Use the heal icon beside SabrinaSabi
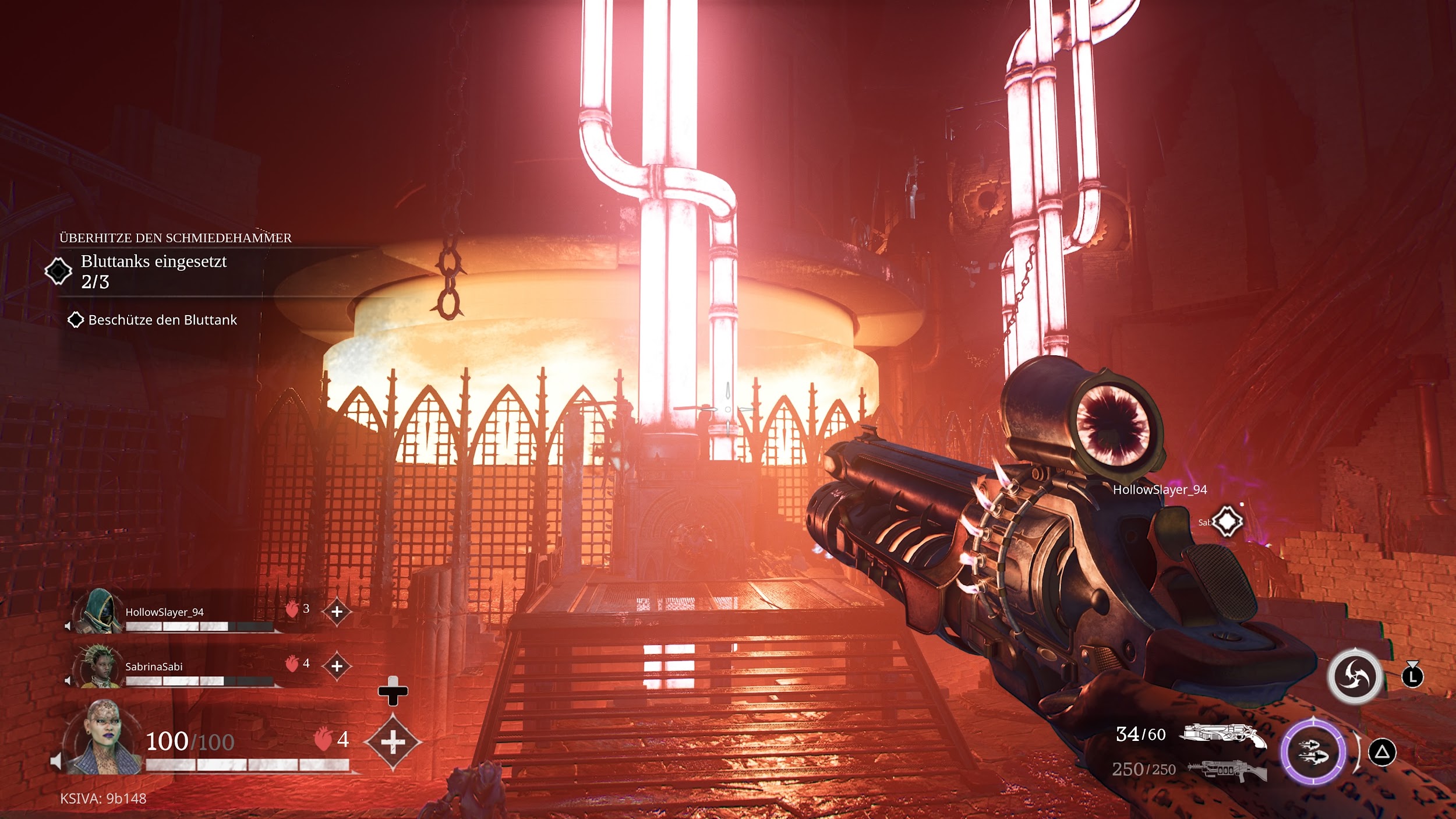 coord(337,666)
